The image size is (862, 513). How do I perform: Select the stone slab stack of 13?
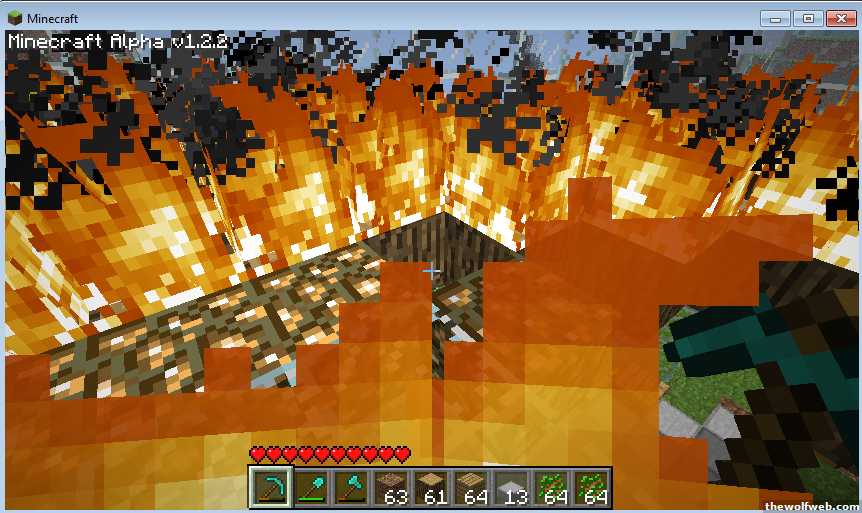coord(511,488)
